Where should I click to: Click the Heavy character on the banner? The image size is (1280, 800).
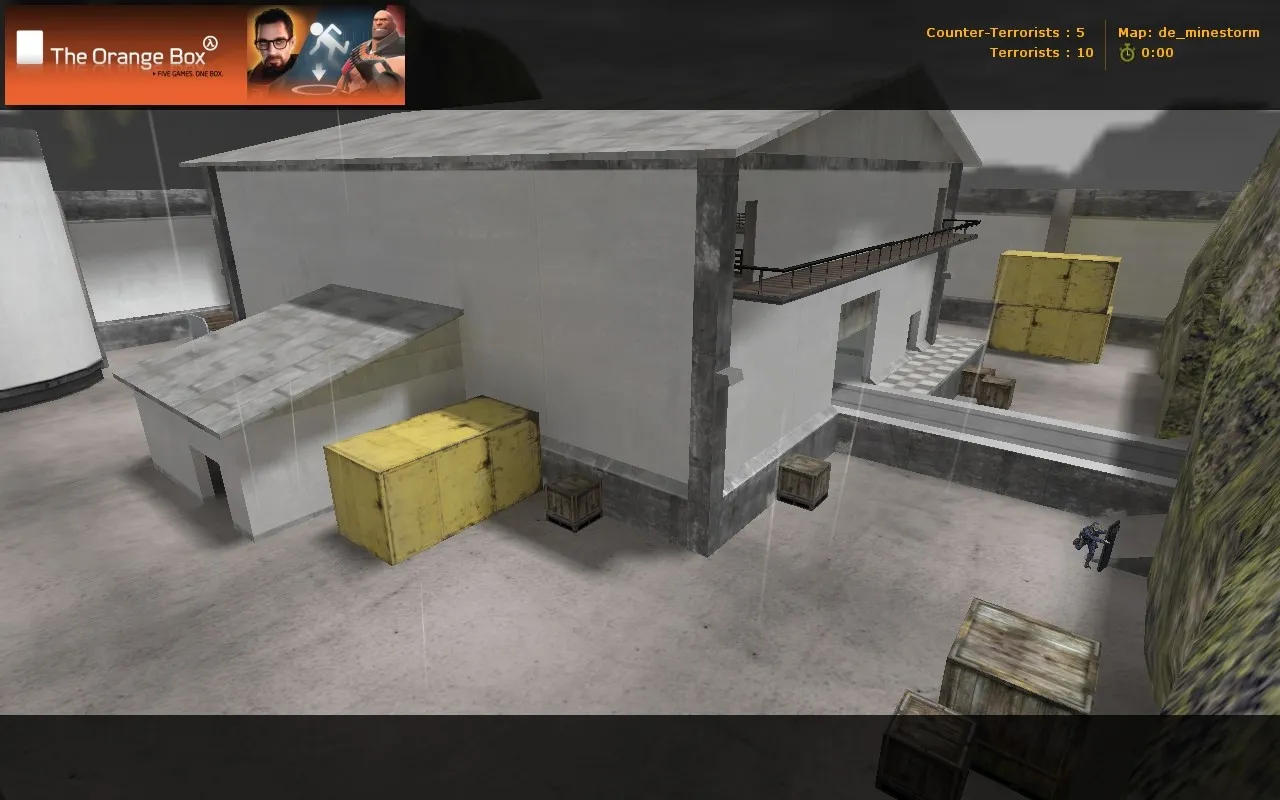point(380,45)
